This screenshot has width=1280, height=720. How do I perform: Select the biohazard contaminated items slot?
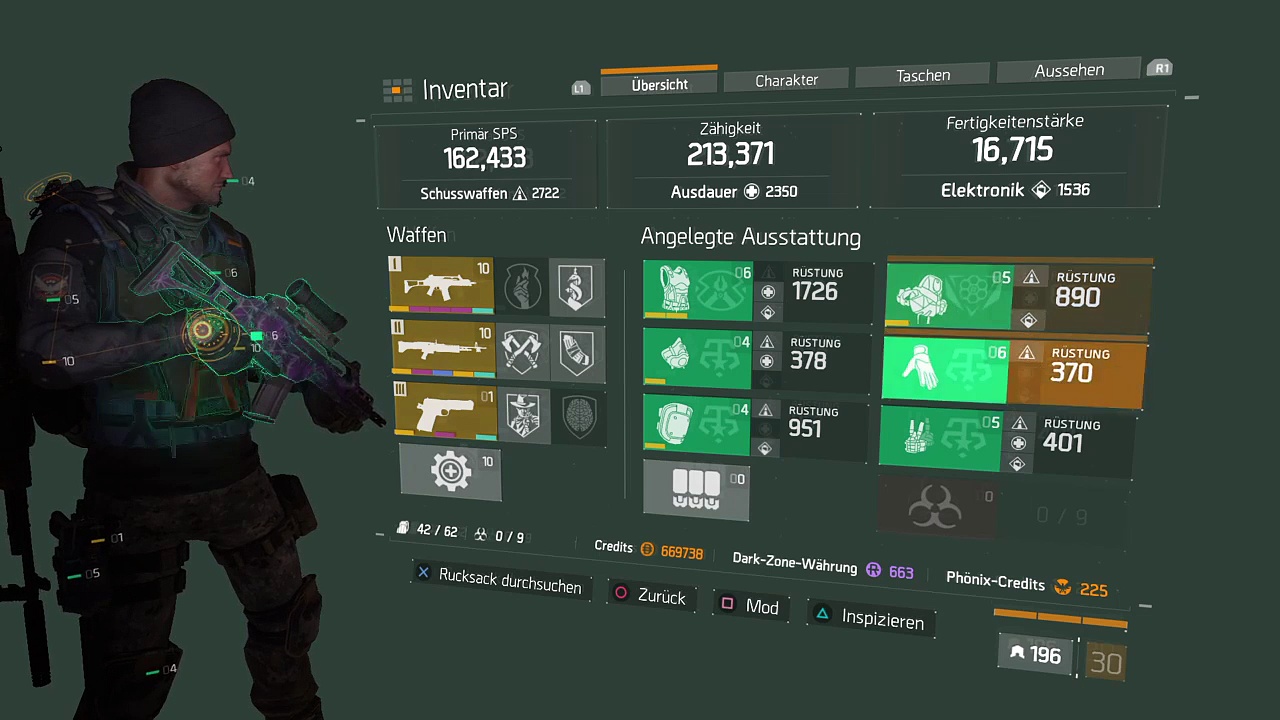pos(934,509)
